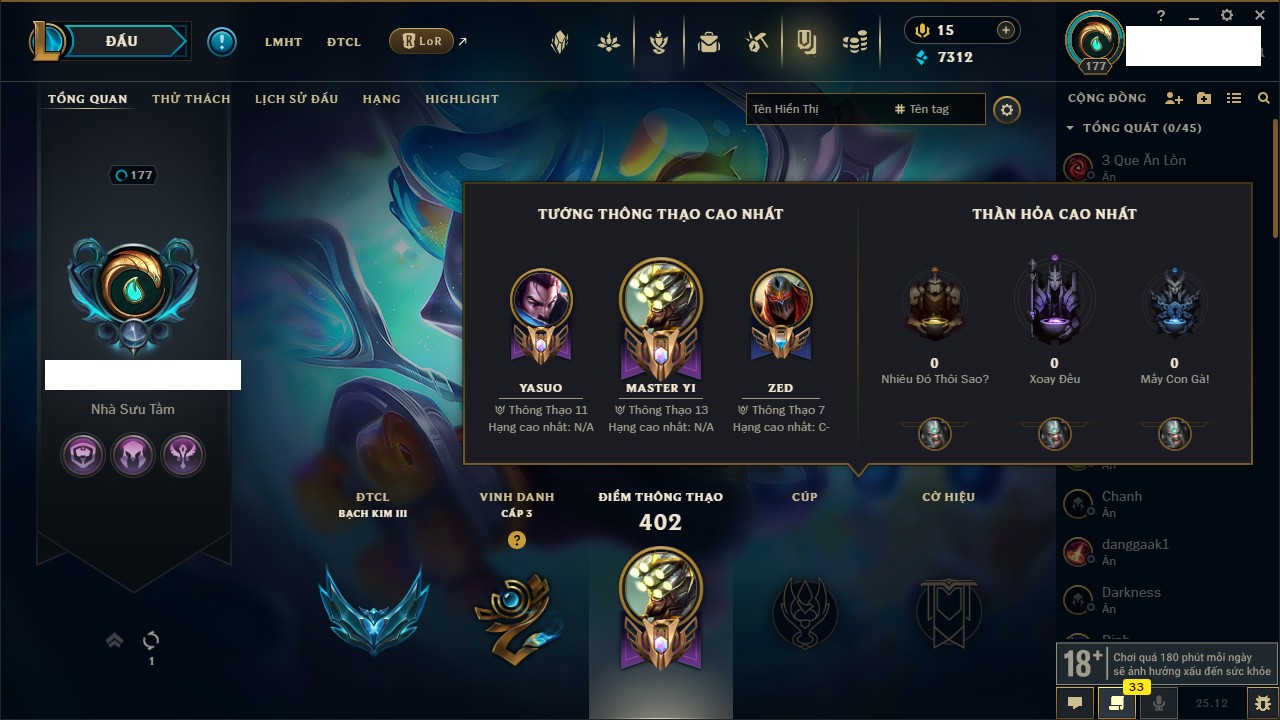Go to the HẠNG tab

[x=381, y=99]
